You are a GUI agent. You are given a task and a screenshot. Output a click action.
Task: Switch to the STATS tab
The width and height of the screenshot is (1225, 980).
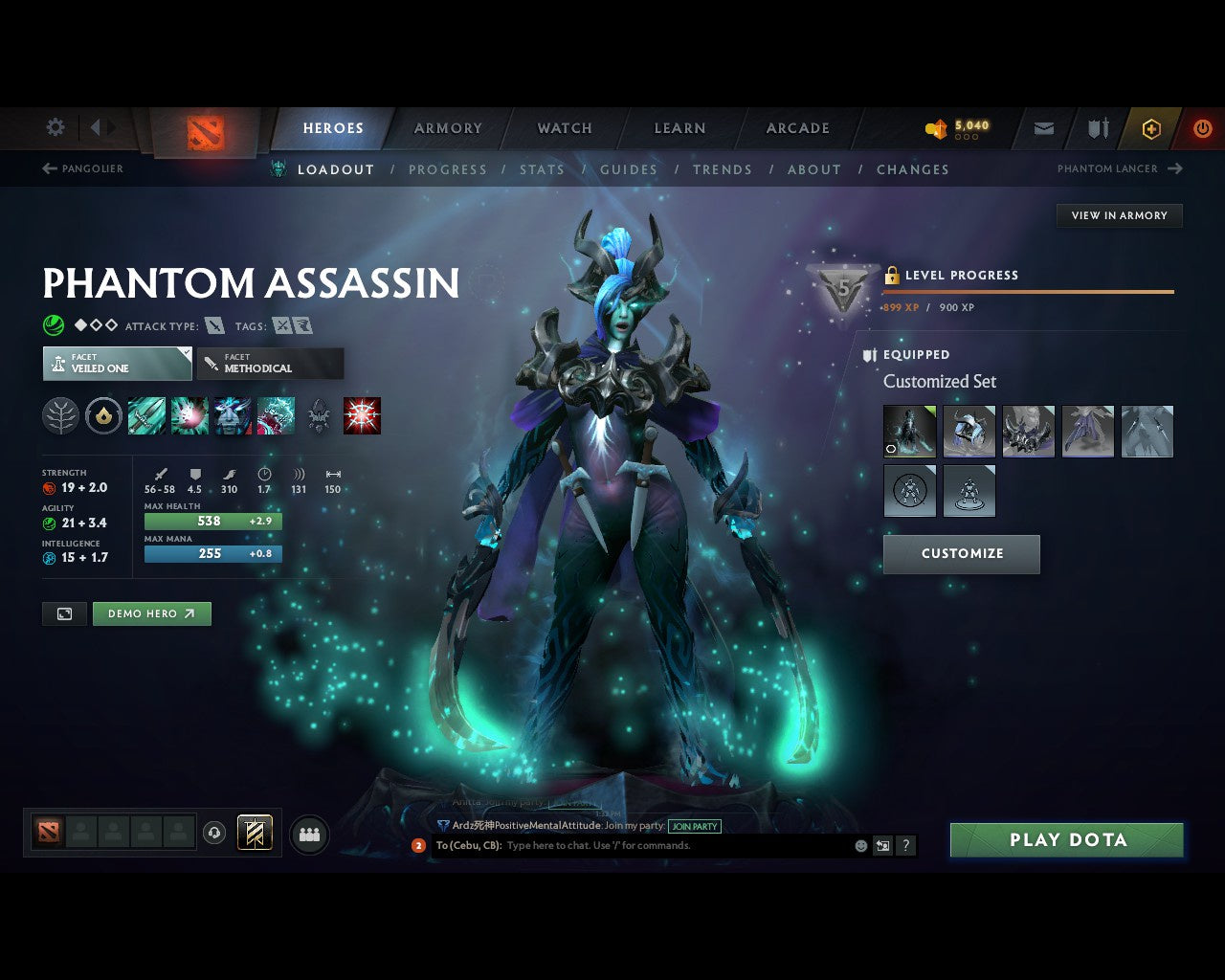click(x=542, y=169)
